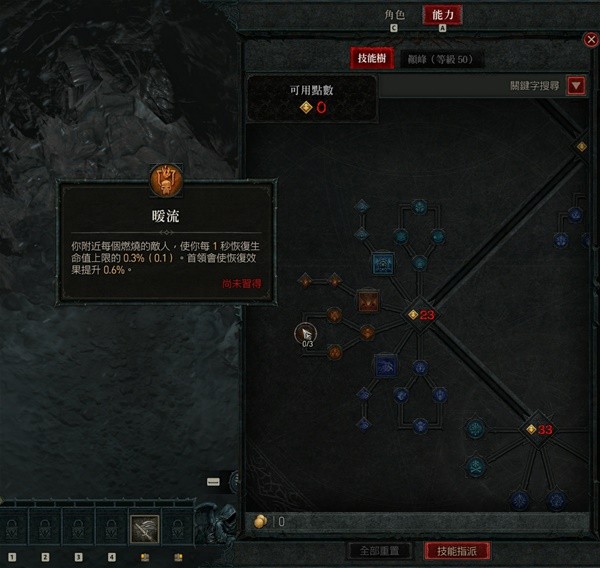Select the 能力 abilities tab
The width and height of the screenshot is (600, 568).
point(442,15)
